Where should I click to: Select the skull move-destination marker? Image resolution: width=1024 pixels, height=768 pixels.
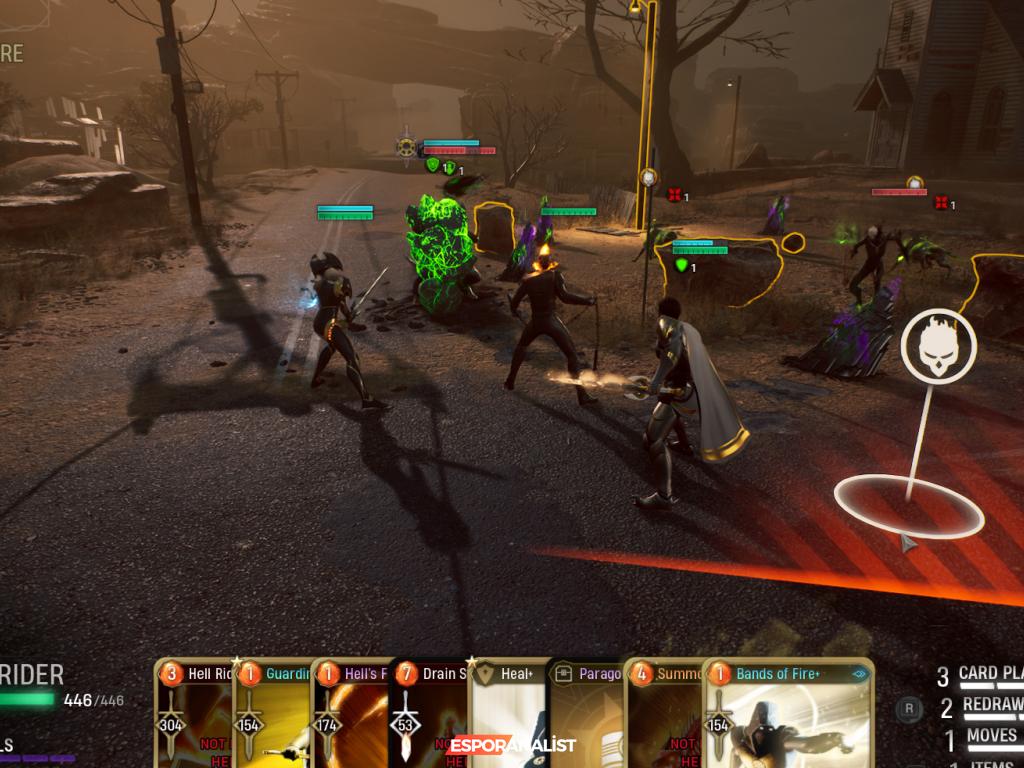[x=937, y=345]
